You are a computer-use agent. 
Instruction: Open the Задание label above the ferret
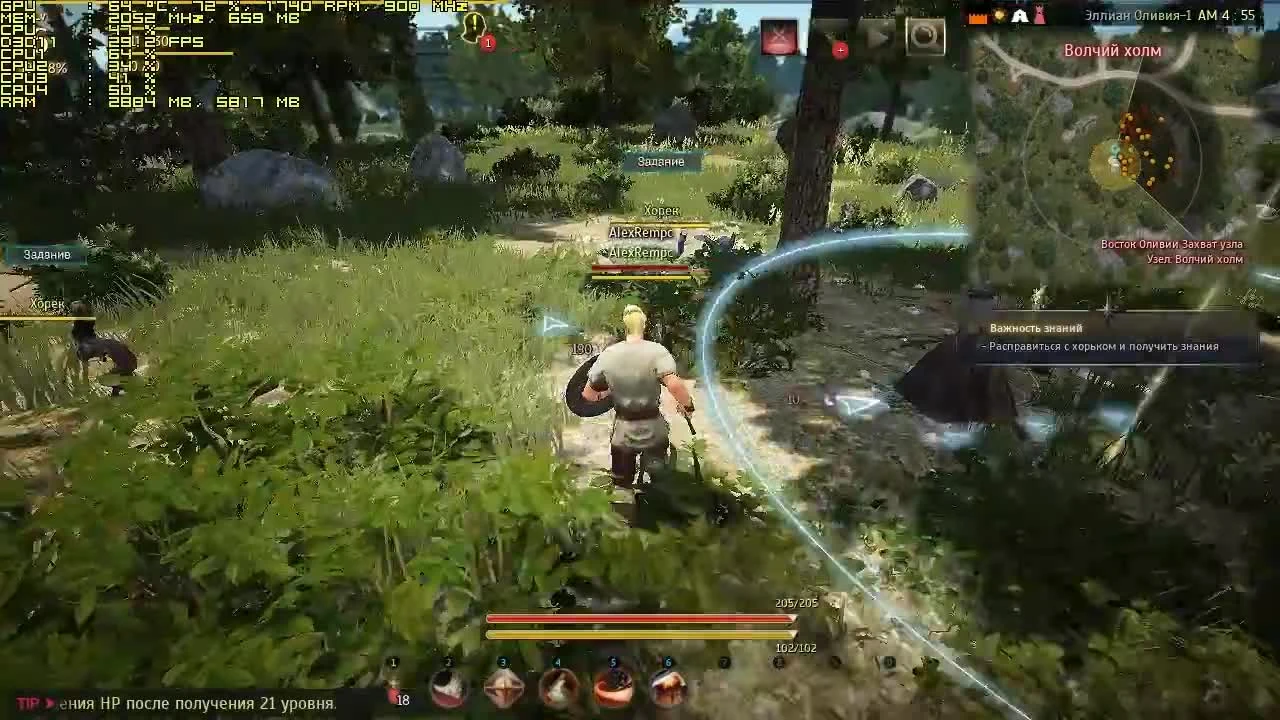click(x=662, y=160)
